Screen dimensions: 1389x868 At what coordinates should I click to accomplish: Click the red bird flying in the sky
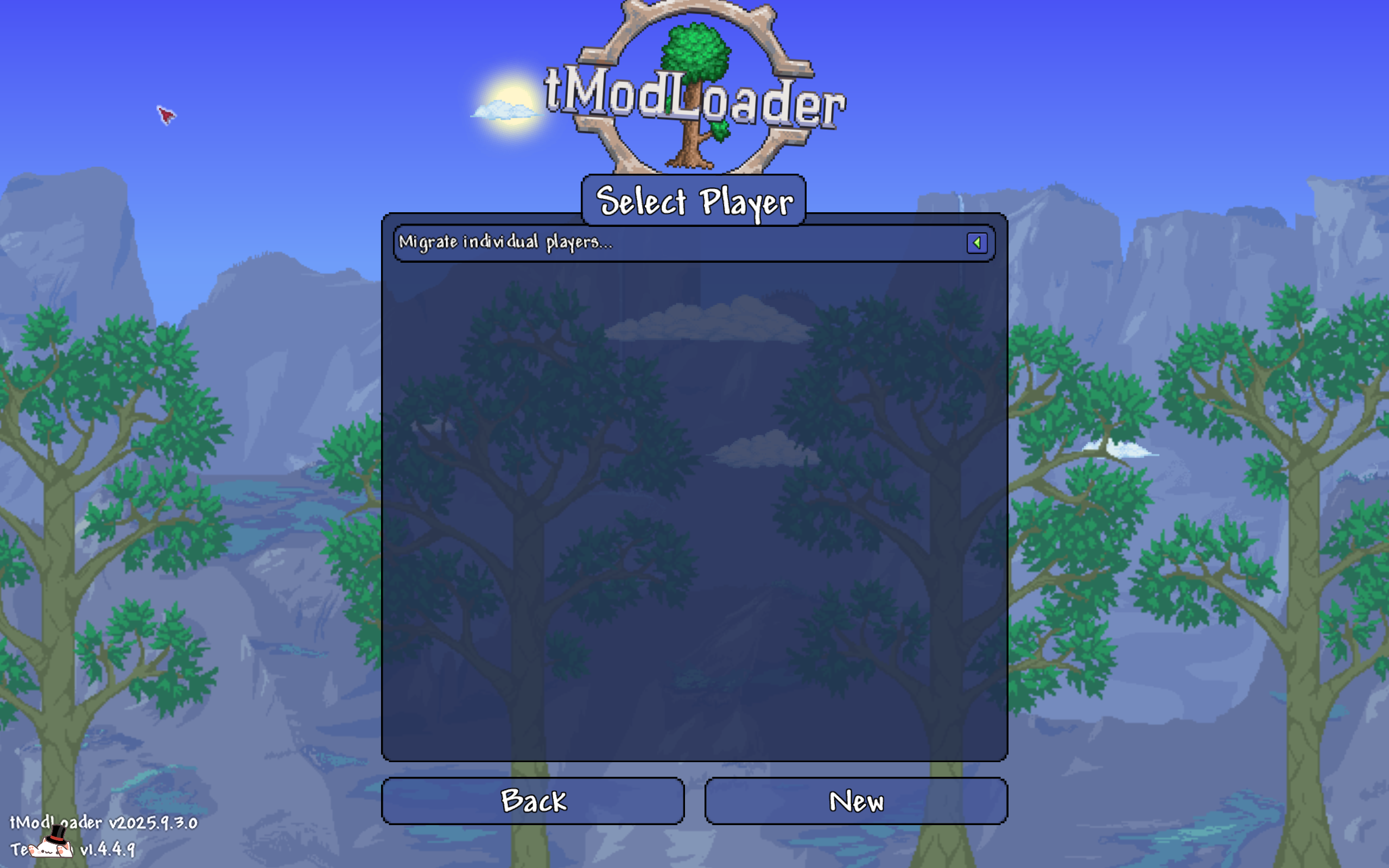tap(167, 116)
